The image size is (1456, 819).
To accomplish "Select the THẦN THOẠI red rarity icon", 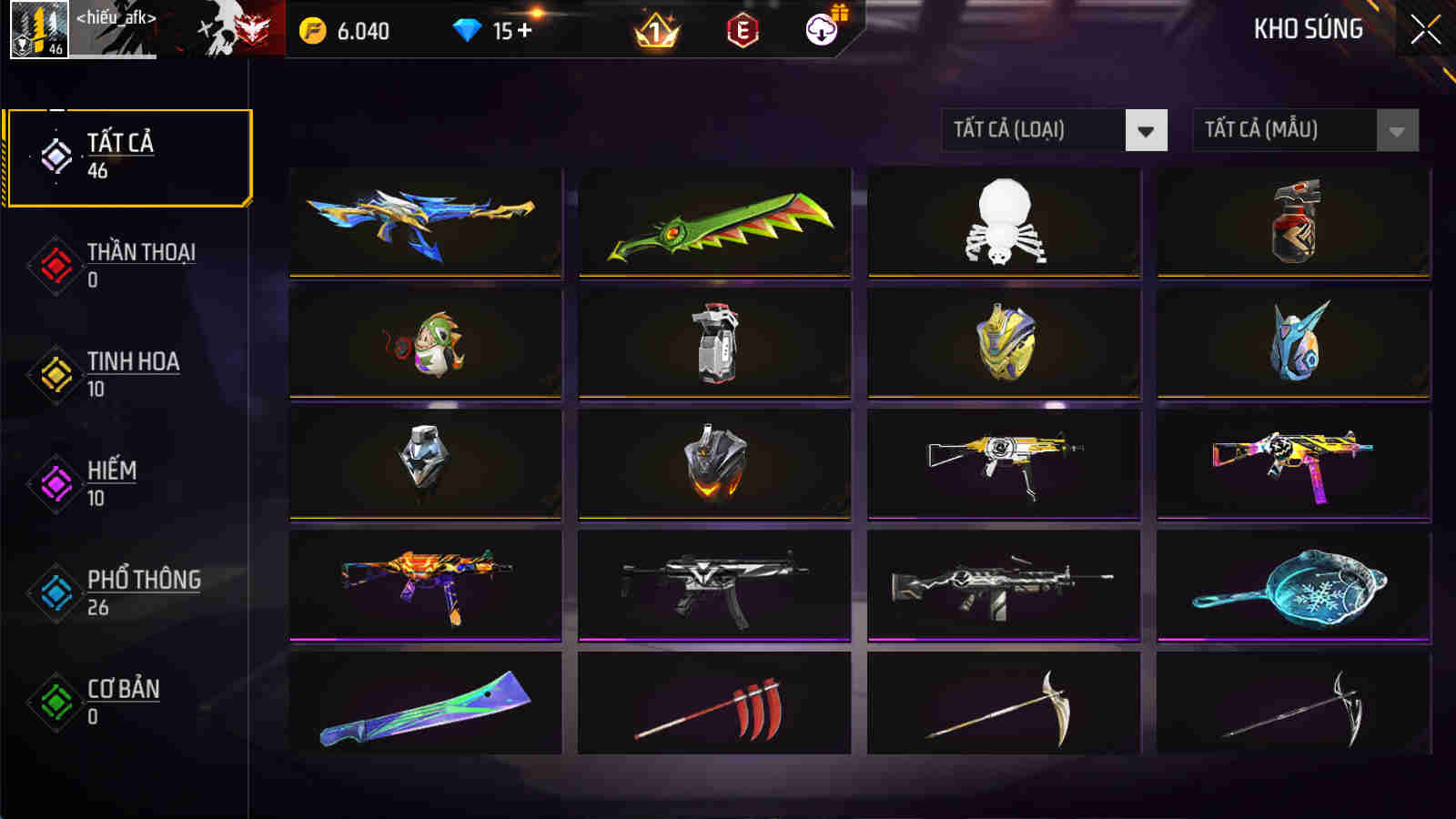I will [x=53, y=264].
